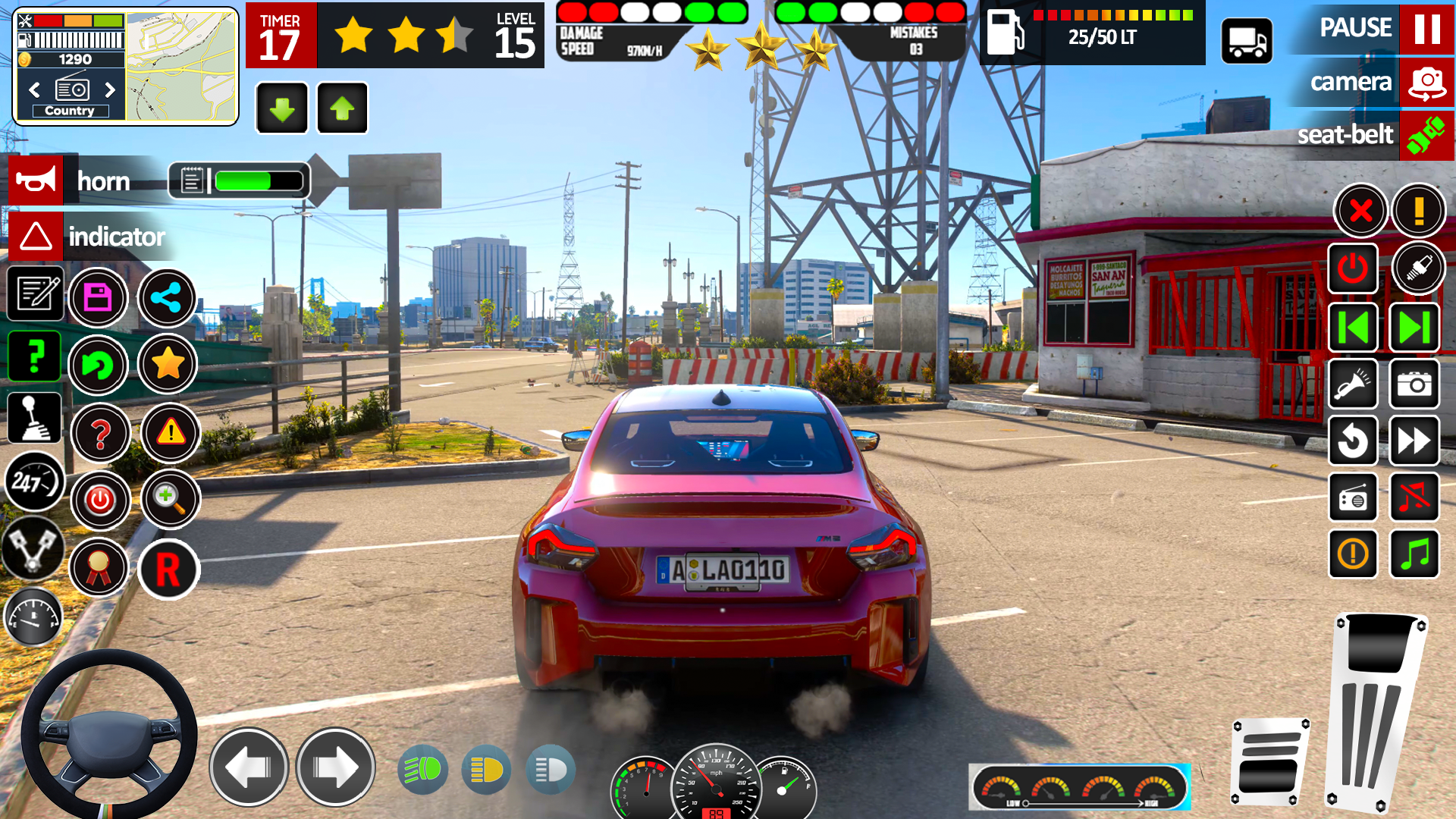The height and width of the screenshot is (819, 1456).
Task: Open the minimap
Action: click(181, 67)
